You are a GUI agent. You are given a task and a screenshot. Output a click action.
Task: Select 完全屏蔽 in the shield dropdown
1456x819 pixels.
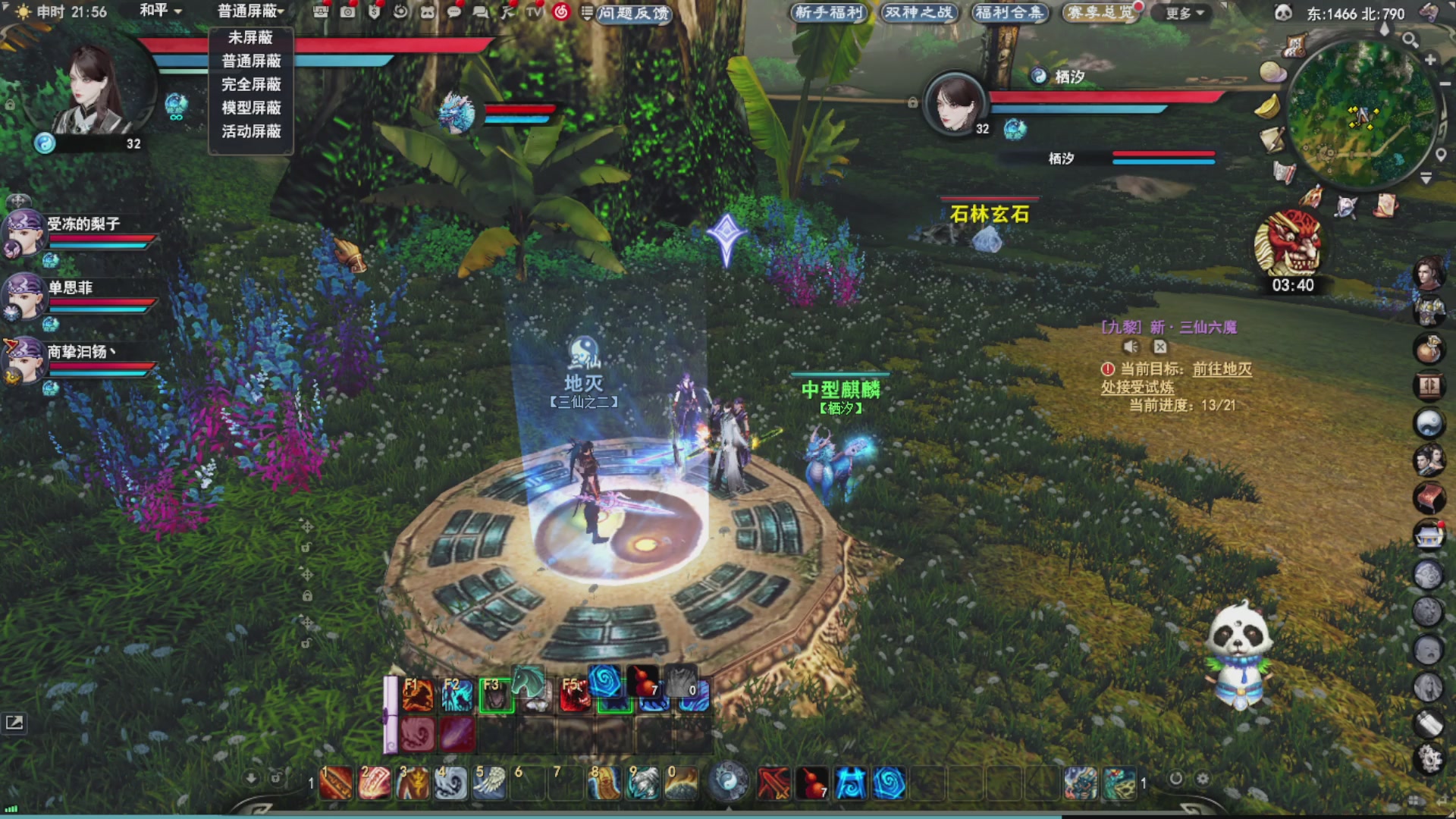(x=251, y=84)
